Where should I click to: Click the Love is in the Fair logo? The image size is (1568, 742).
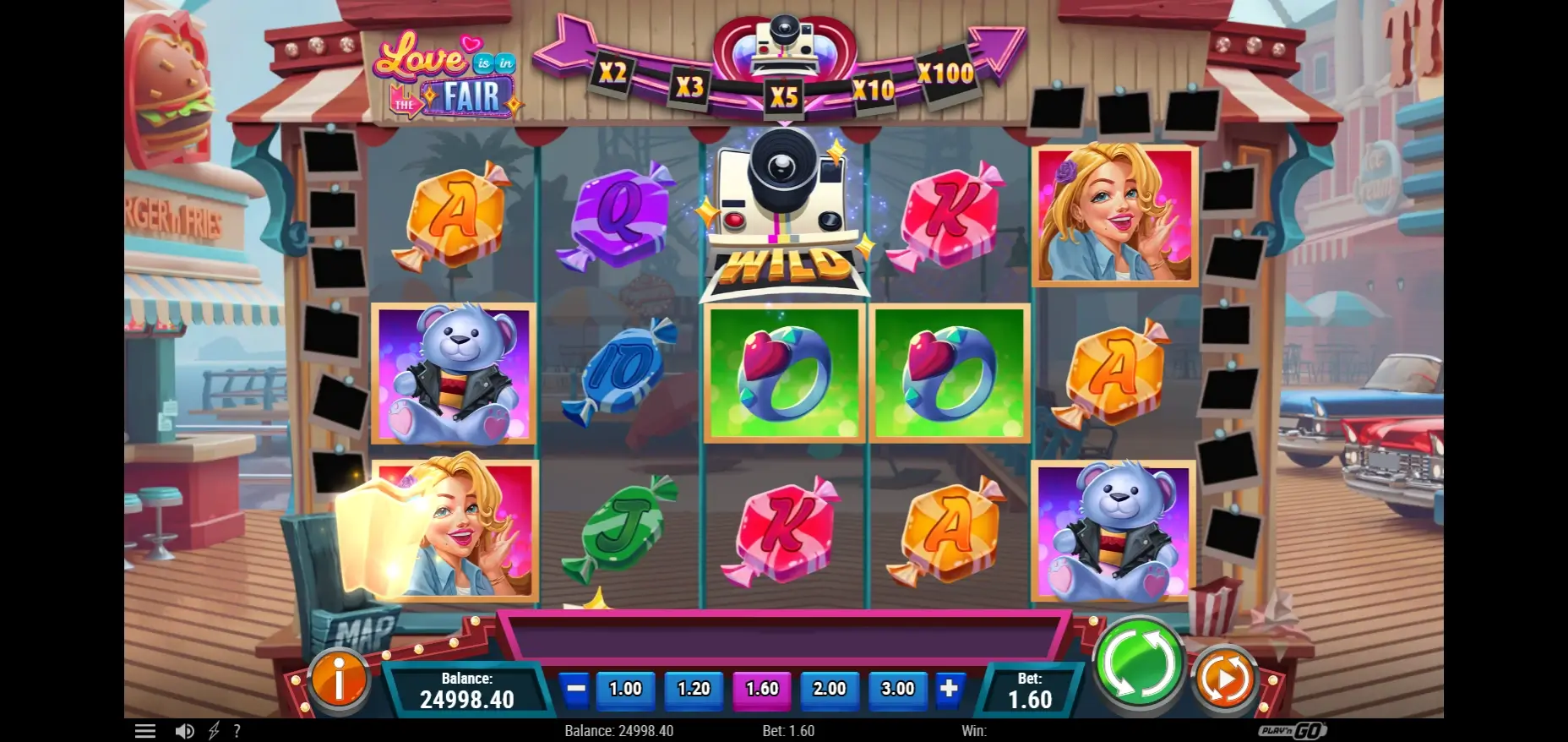pyautogui.click(x=445, y=76)
